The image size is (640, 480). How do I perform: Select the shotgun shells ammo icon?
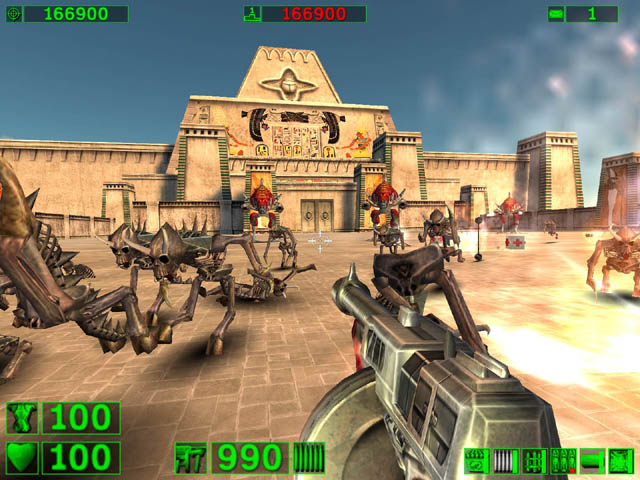click(x=476, y=461)
